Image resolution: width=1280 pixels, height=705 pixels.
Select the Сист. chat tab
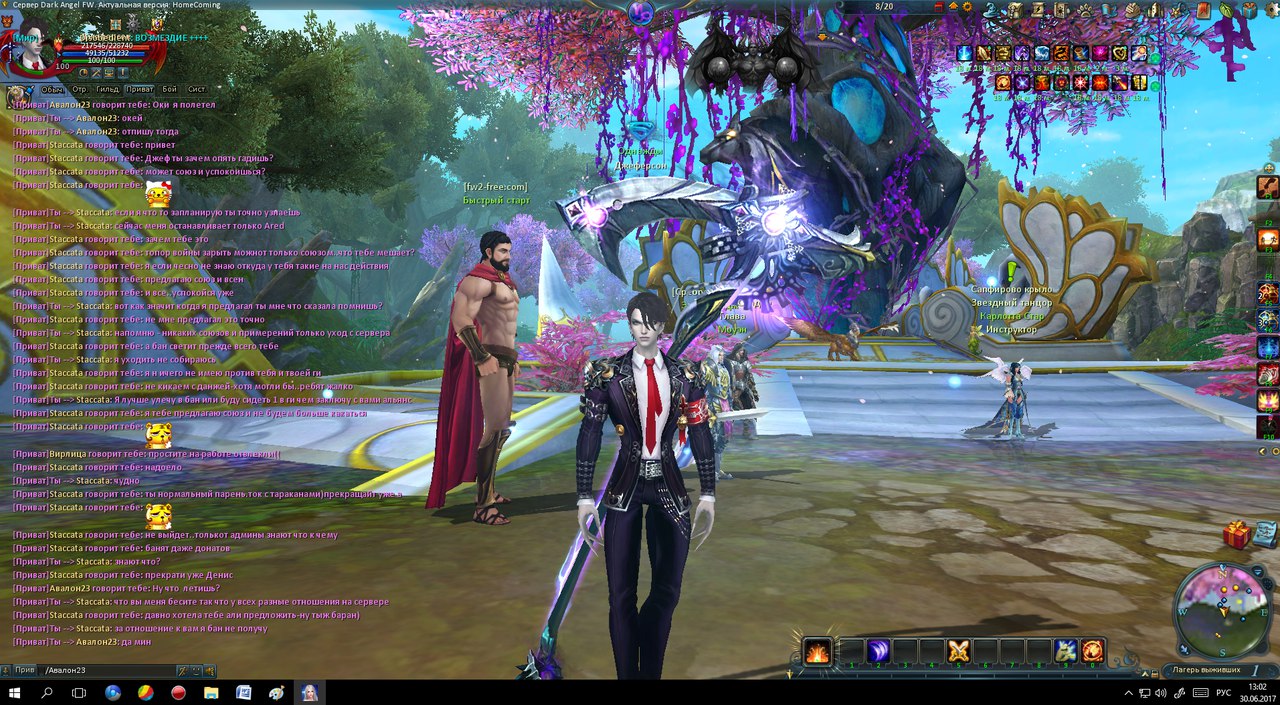[197, 89]
